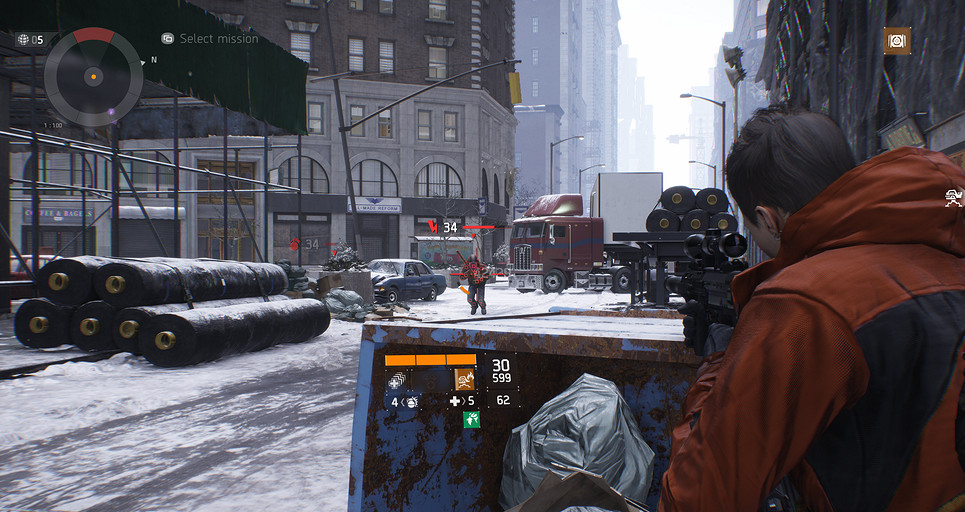965x512 pixels.
Task: Select the orange icon in the top-right corner
Action: click(897, 40)
